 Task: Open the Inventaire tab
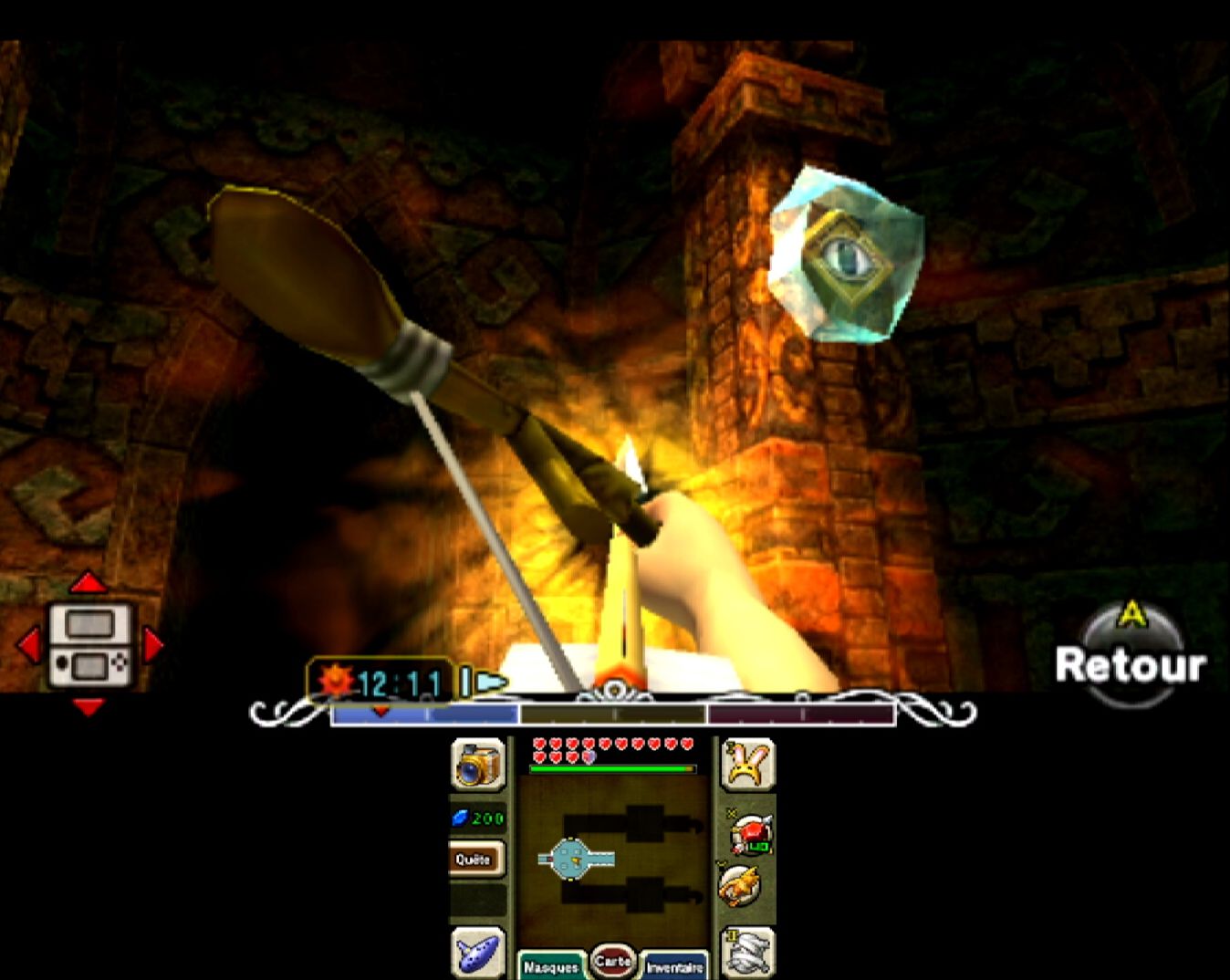(x=675, y=966)
